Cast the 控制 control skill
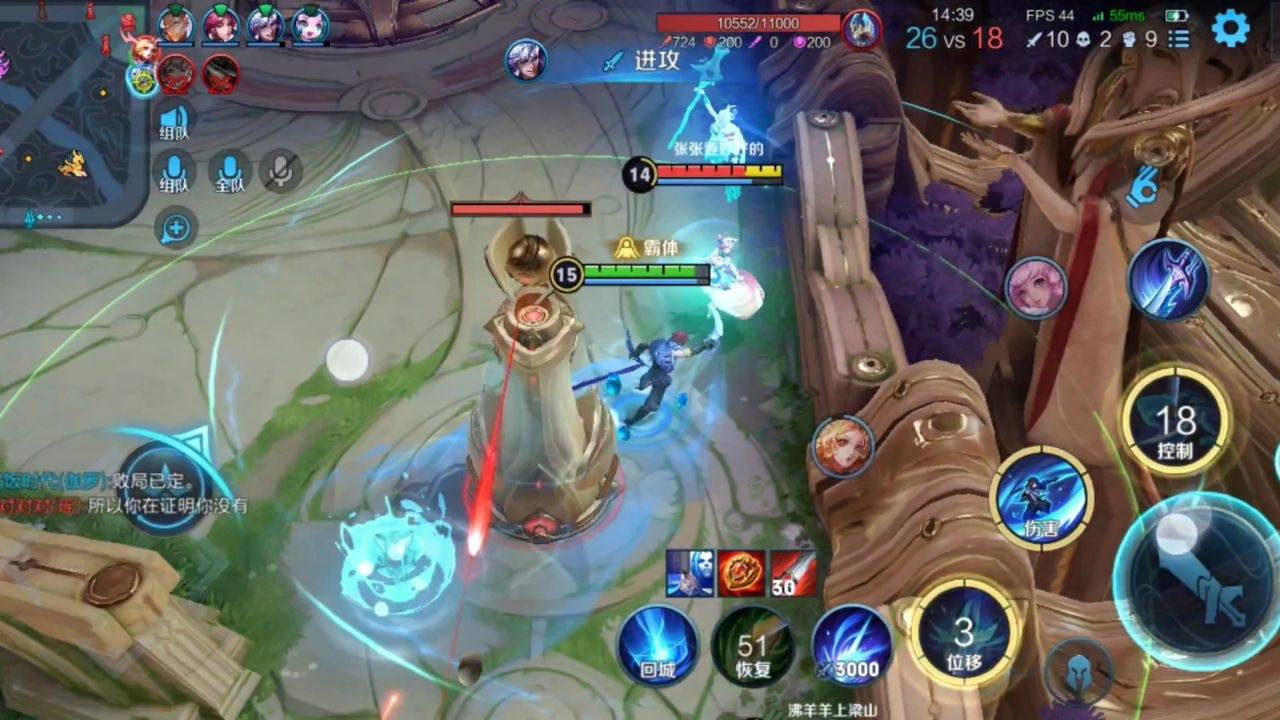The image size is (1280, 720). (1175, 421)
